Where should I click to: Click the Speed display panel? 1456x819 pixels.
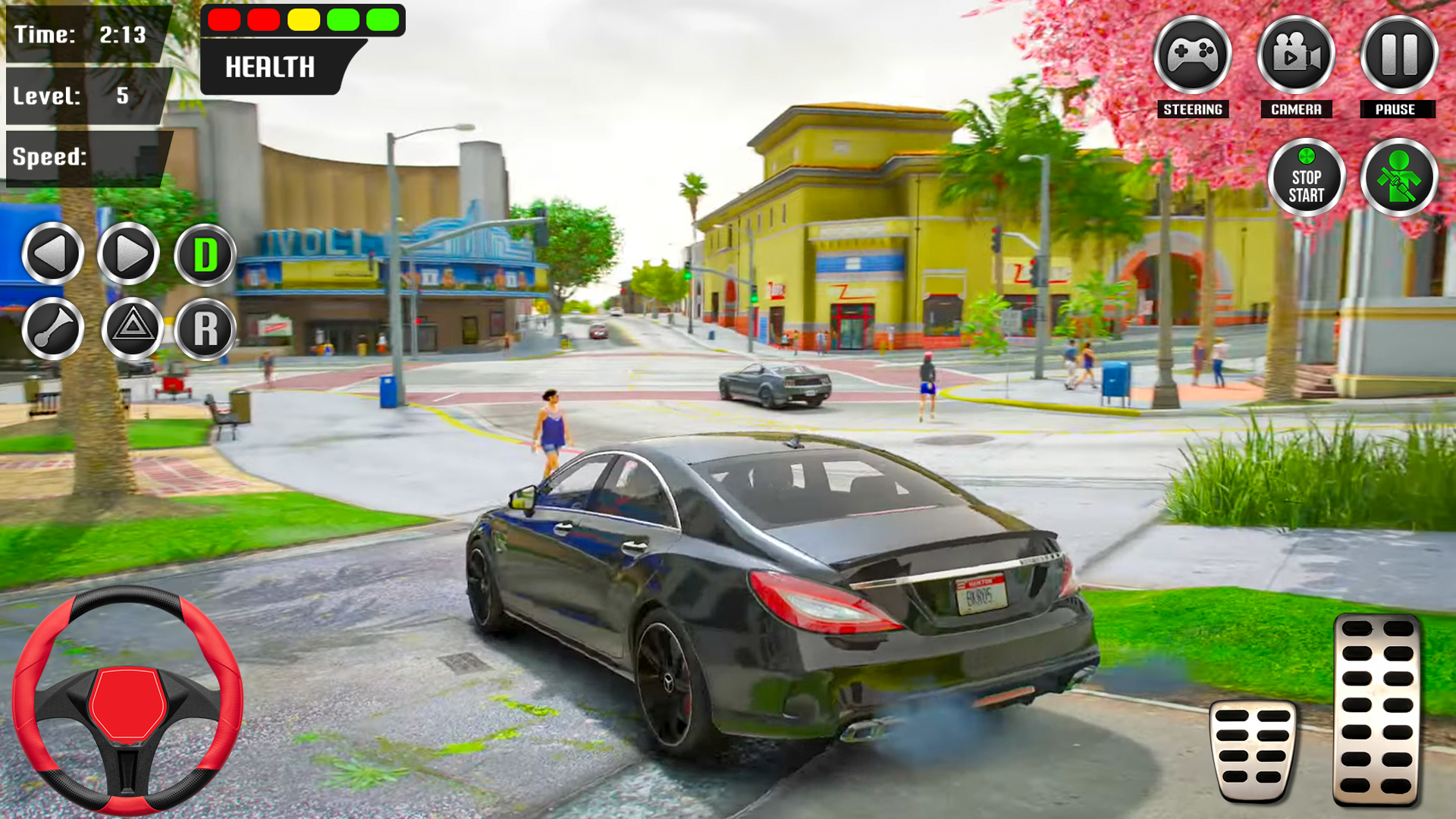pyautogui.click(x=83, y=159)
